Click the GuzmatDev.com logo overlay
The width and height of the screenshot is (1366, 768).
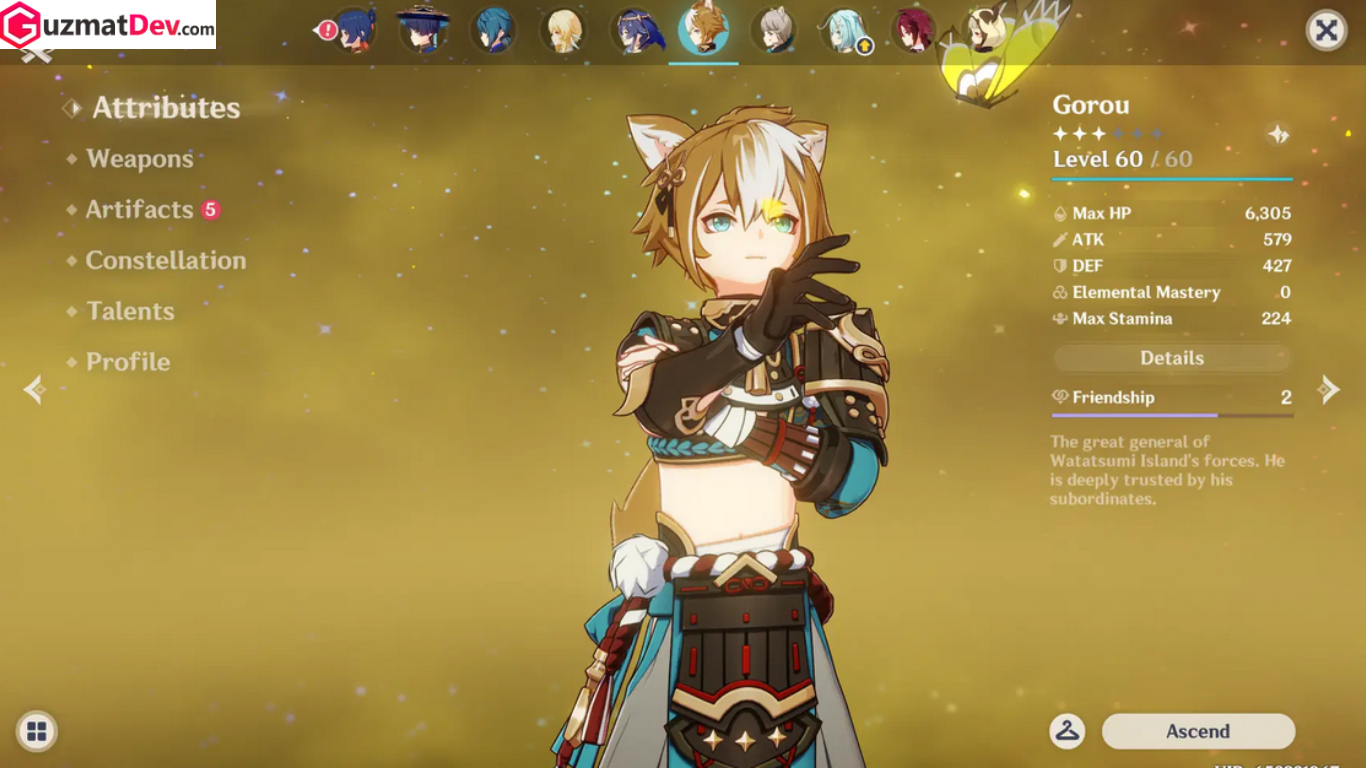coord(108,25)
